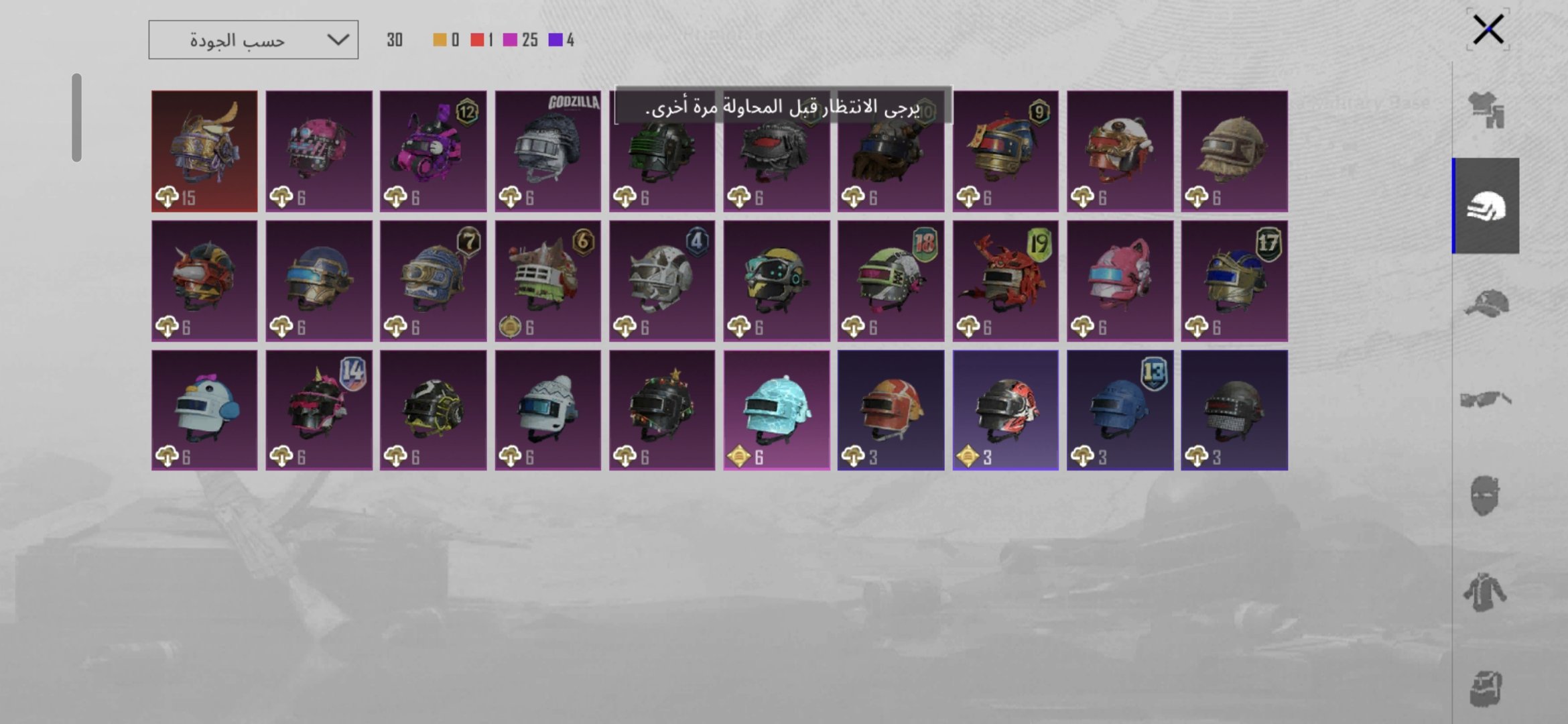Select the white knit beanie helmet
The width and height of the screenshot is (1568, 724).
(x=548, y=410)
